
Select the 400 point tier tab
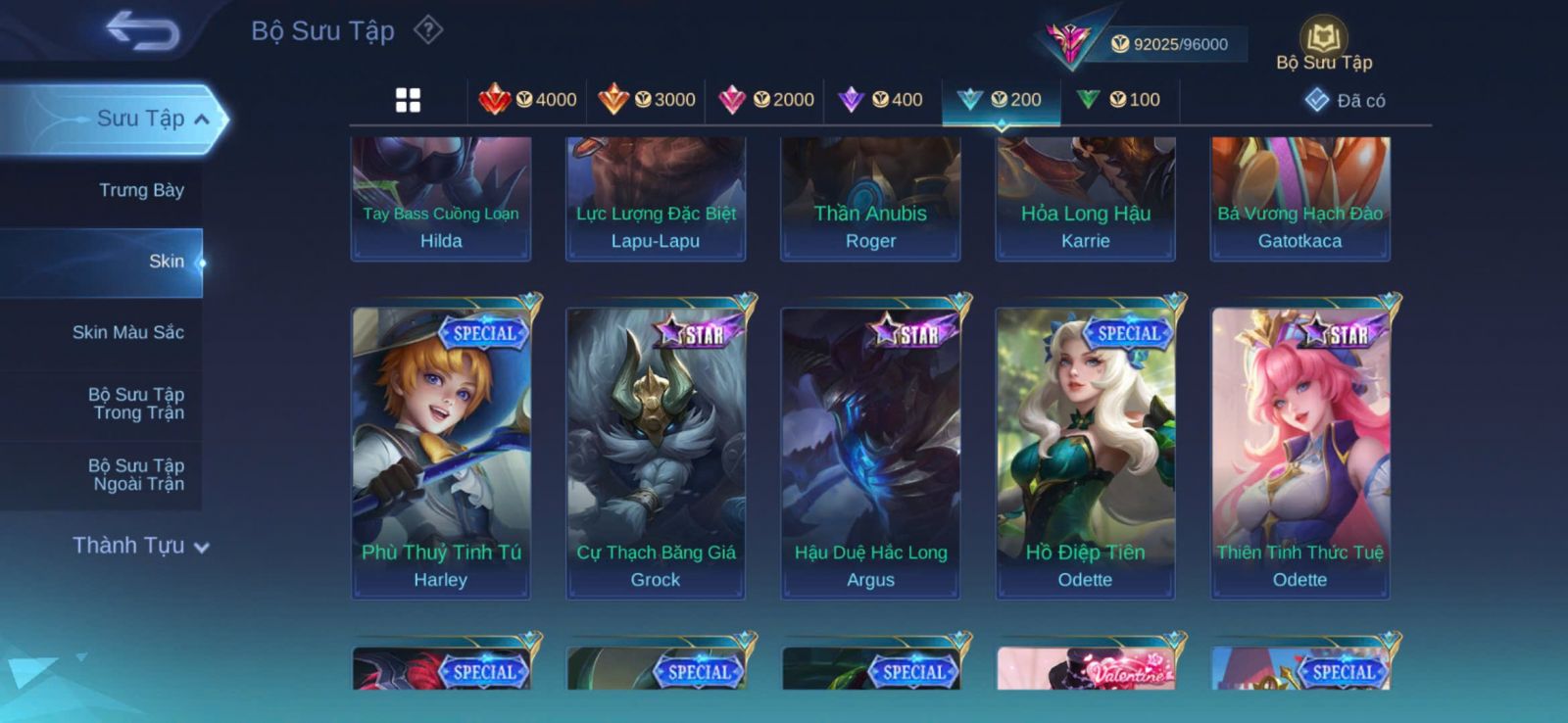pyautogui.click(x=881, y=100)
